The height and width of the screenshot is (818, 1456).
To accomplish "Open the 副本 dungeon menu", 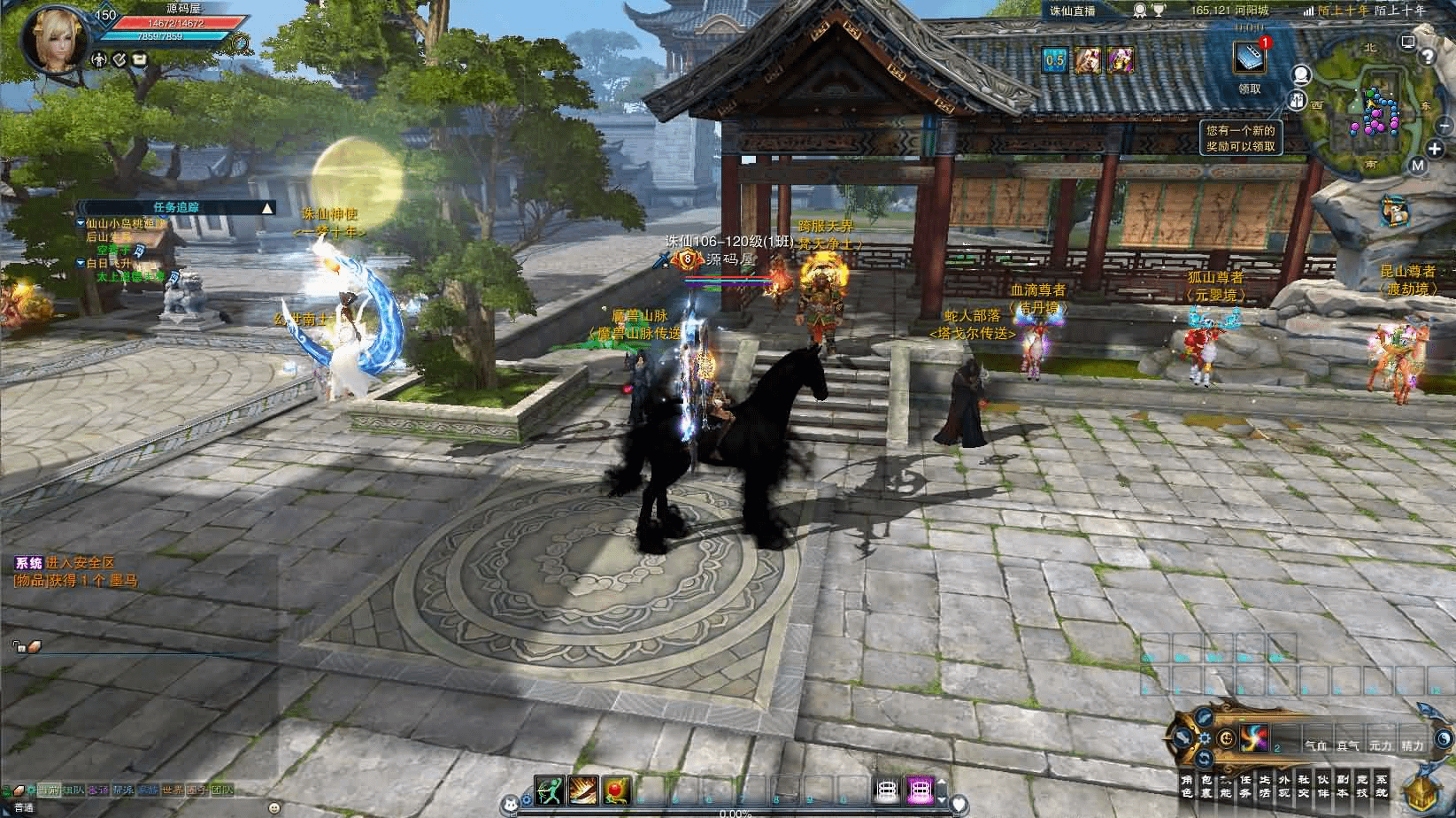I will (x=1343, y=785).
